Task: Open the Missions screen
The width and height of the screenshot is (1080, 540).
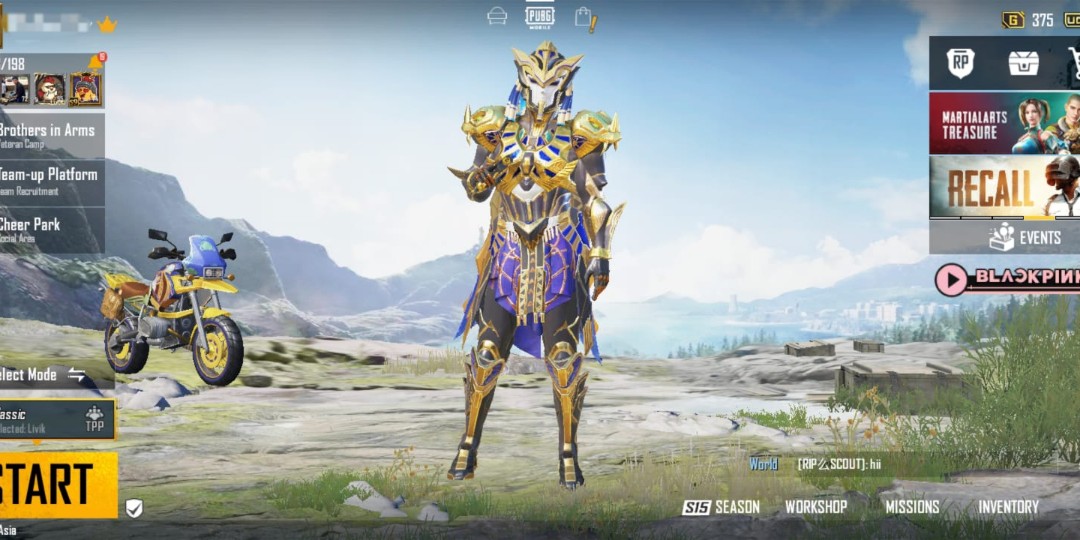Action: coord(912,507)
